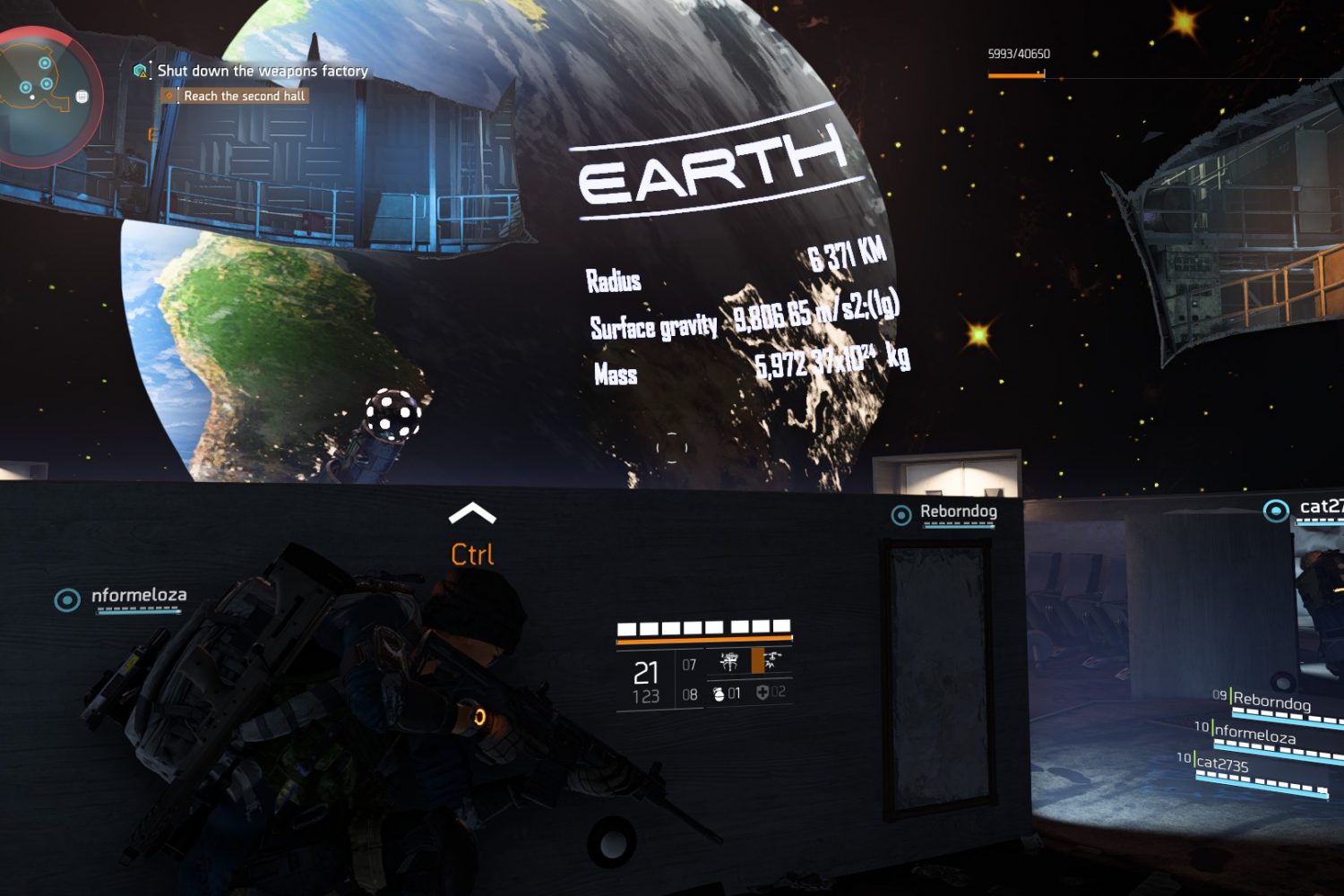The width and height of the screenshot is (1344, 896).
Task: Choose cat2735 in the group member list
Action: click(x=1222, y=764)
